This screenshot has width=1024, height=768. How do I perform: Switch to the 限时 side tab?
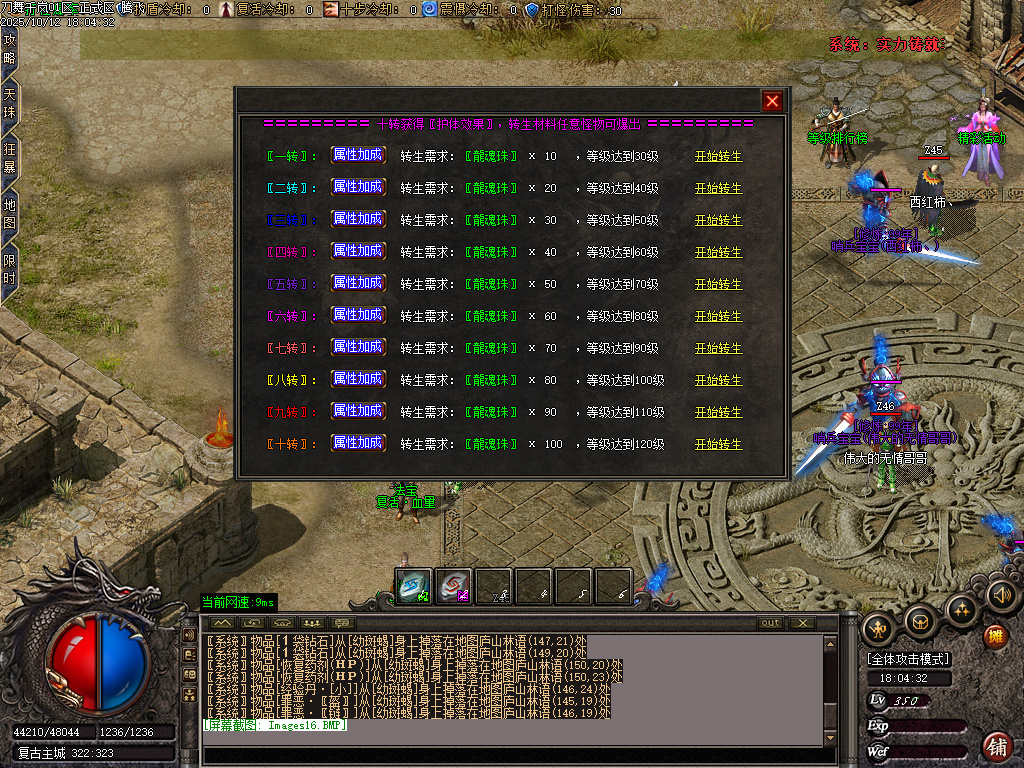(10, 269)
